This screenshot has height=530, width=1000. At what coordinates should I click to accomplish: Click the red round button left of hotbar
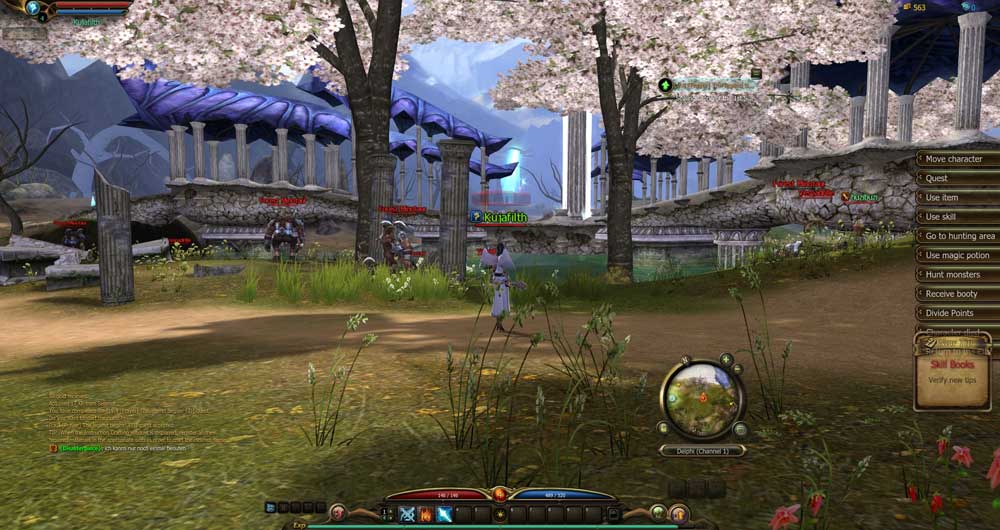coord(338,513)
